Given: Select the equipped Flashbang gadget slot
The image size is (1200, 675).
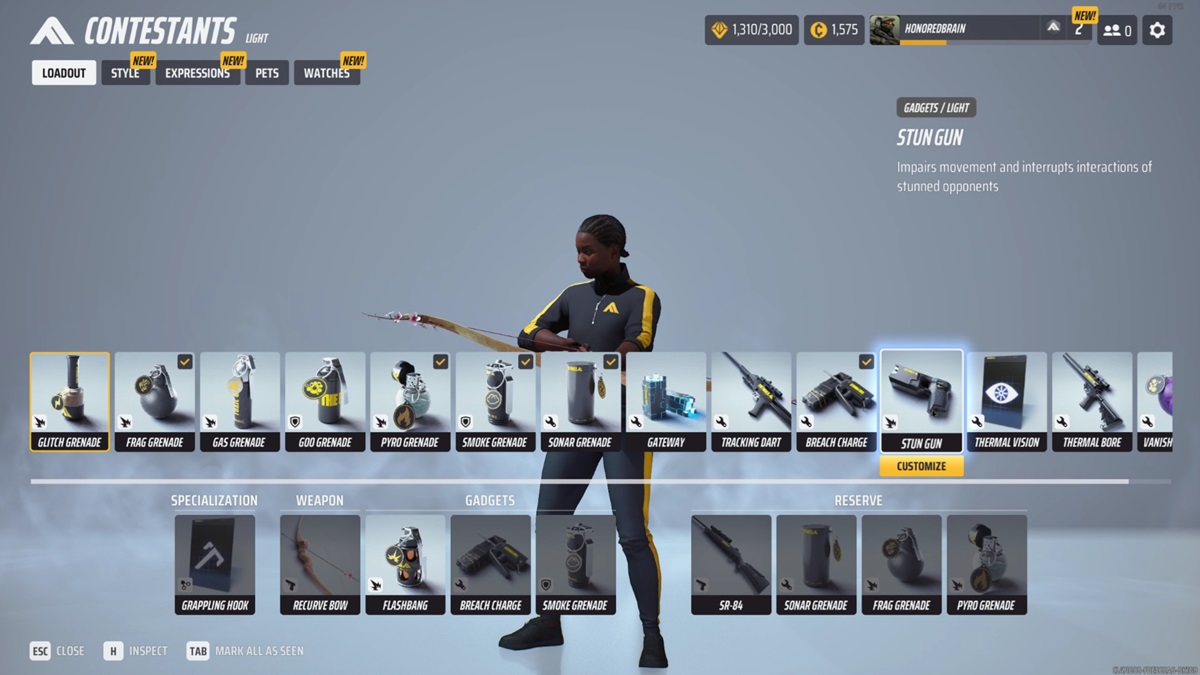Looking at the screenshot, I should 405,564.
